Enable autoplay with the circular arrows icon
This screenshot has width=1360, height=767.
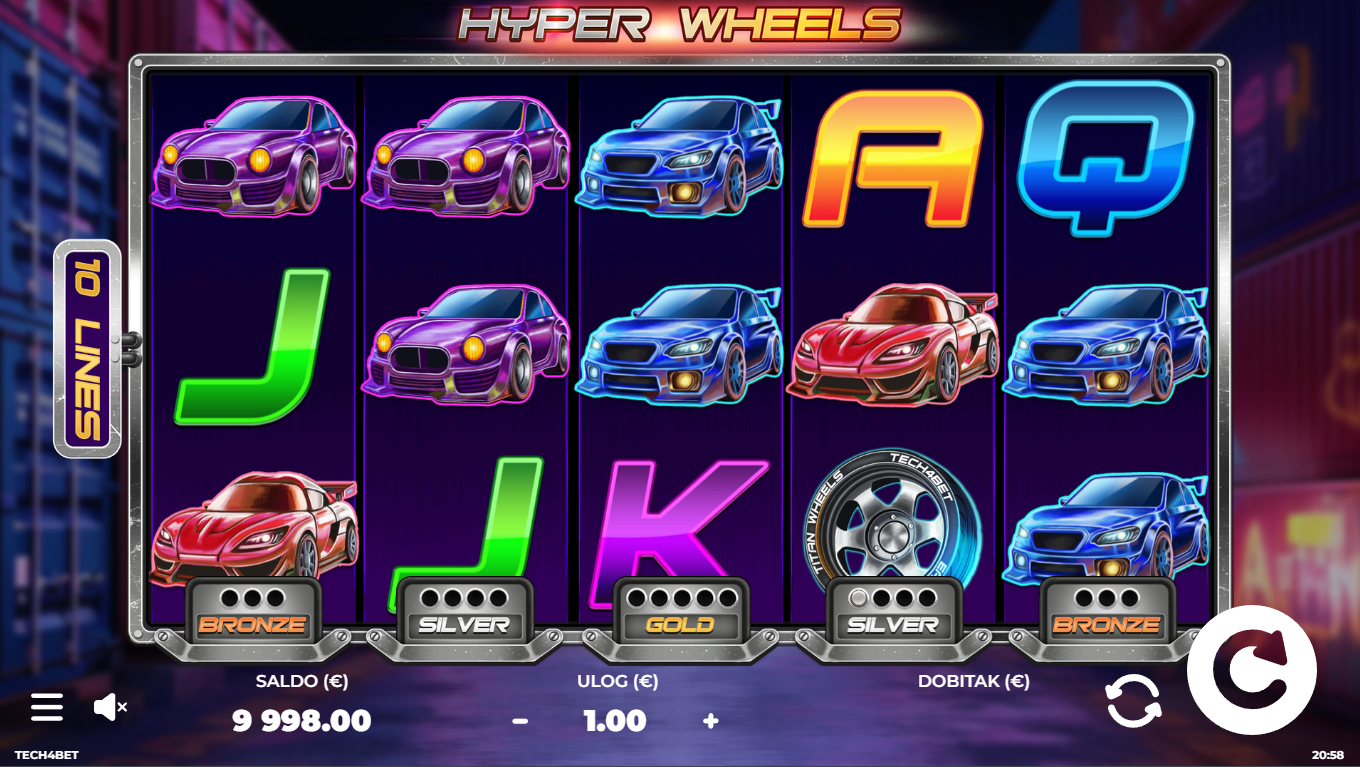point(1134,701)
